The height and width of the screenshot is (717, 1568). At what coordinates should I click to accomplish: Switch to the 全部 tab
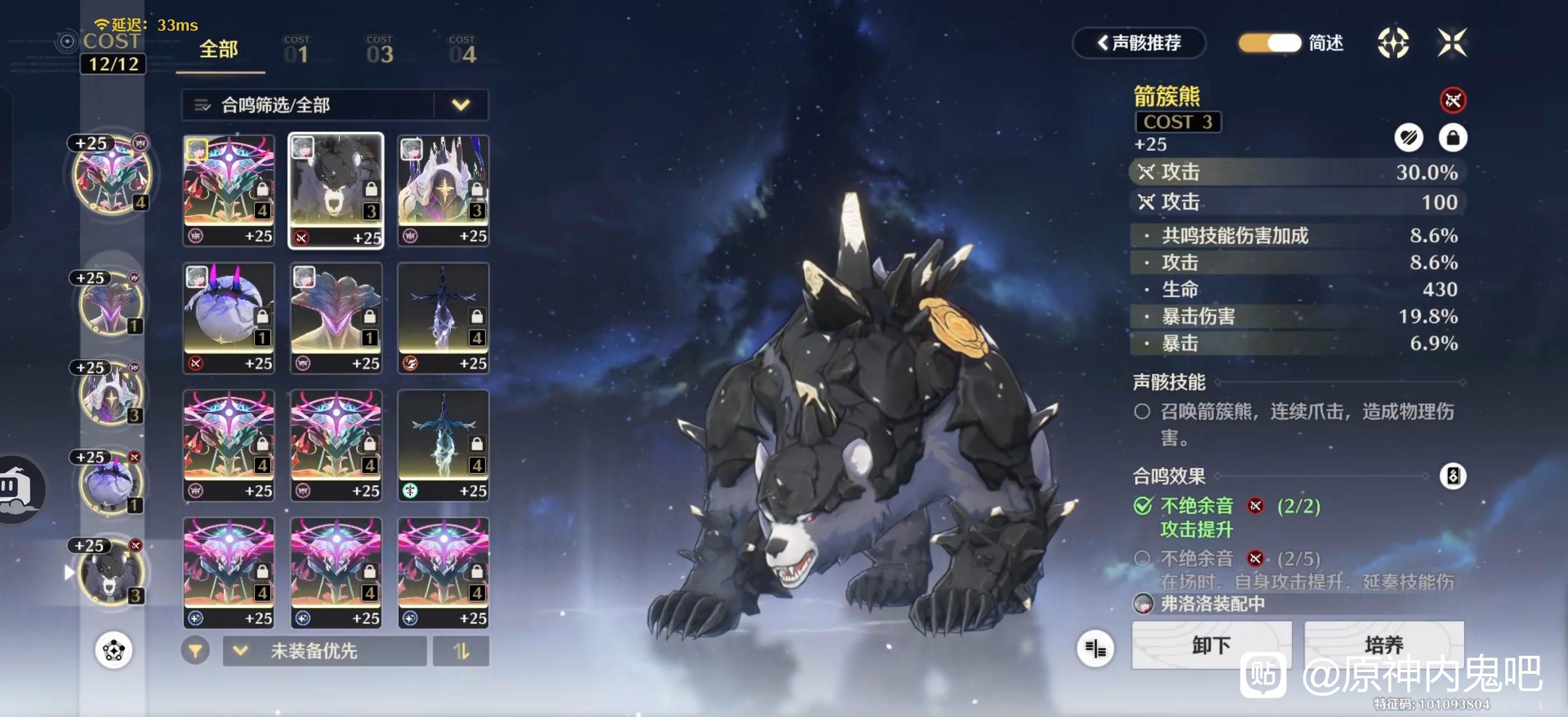click(x=219, y=50)
